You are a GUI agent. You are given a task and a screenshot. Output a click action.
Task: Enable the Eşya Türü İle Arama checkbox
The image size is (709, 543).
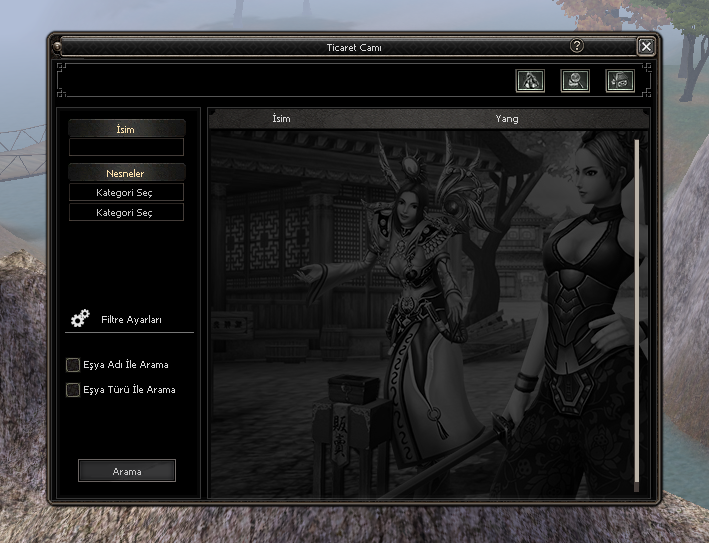(73, 390)
